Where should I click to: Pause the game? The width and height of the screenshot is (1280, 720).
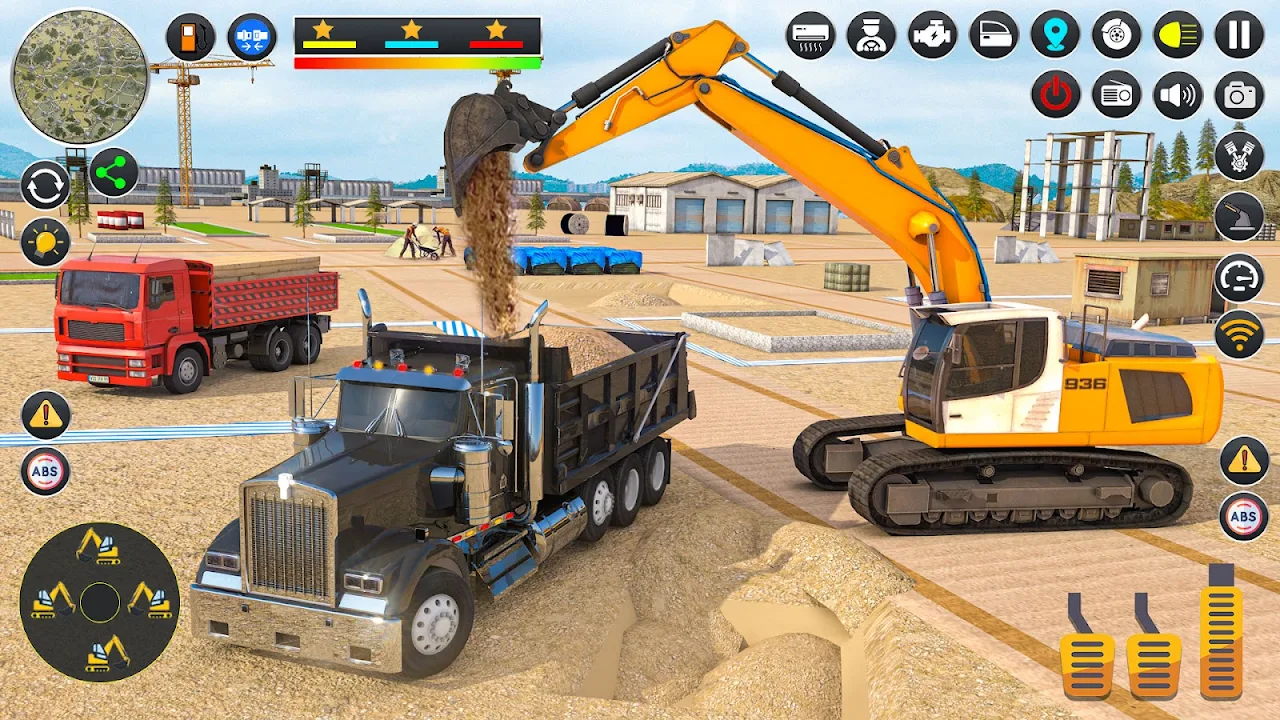1239,35
